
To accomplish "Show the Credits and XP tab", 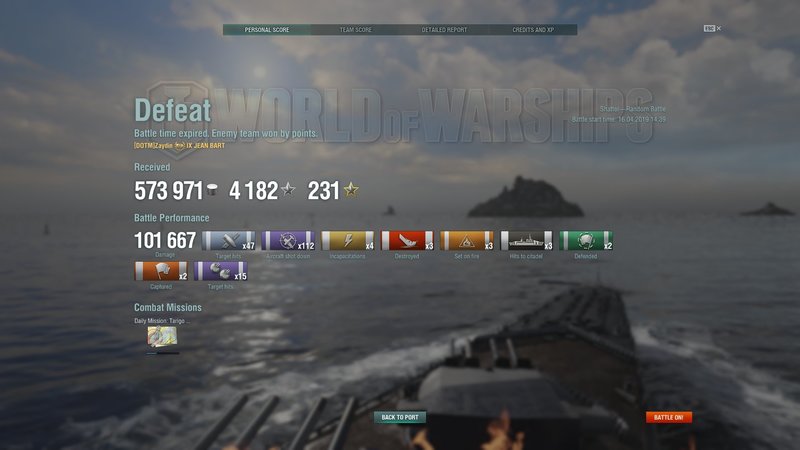I will [x=532, y=30].
